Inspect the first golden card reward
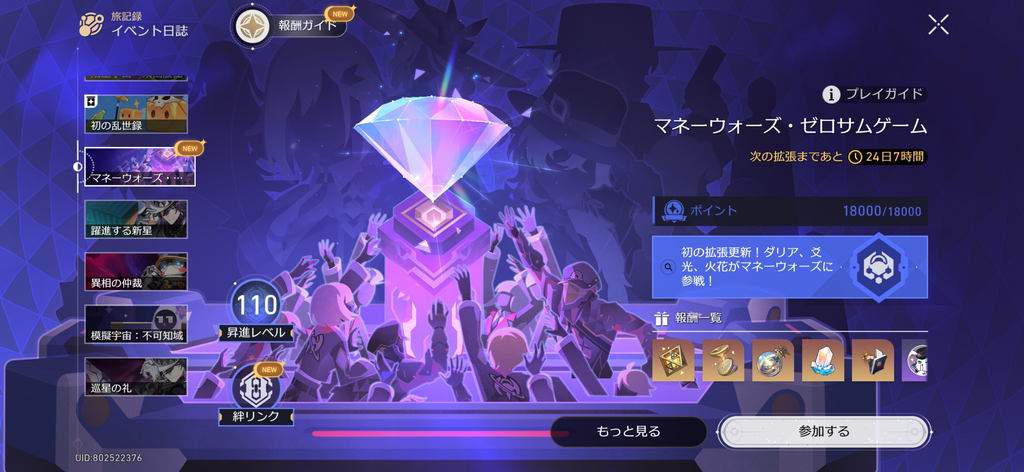 [x=673, y=360]
